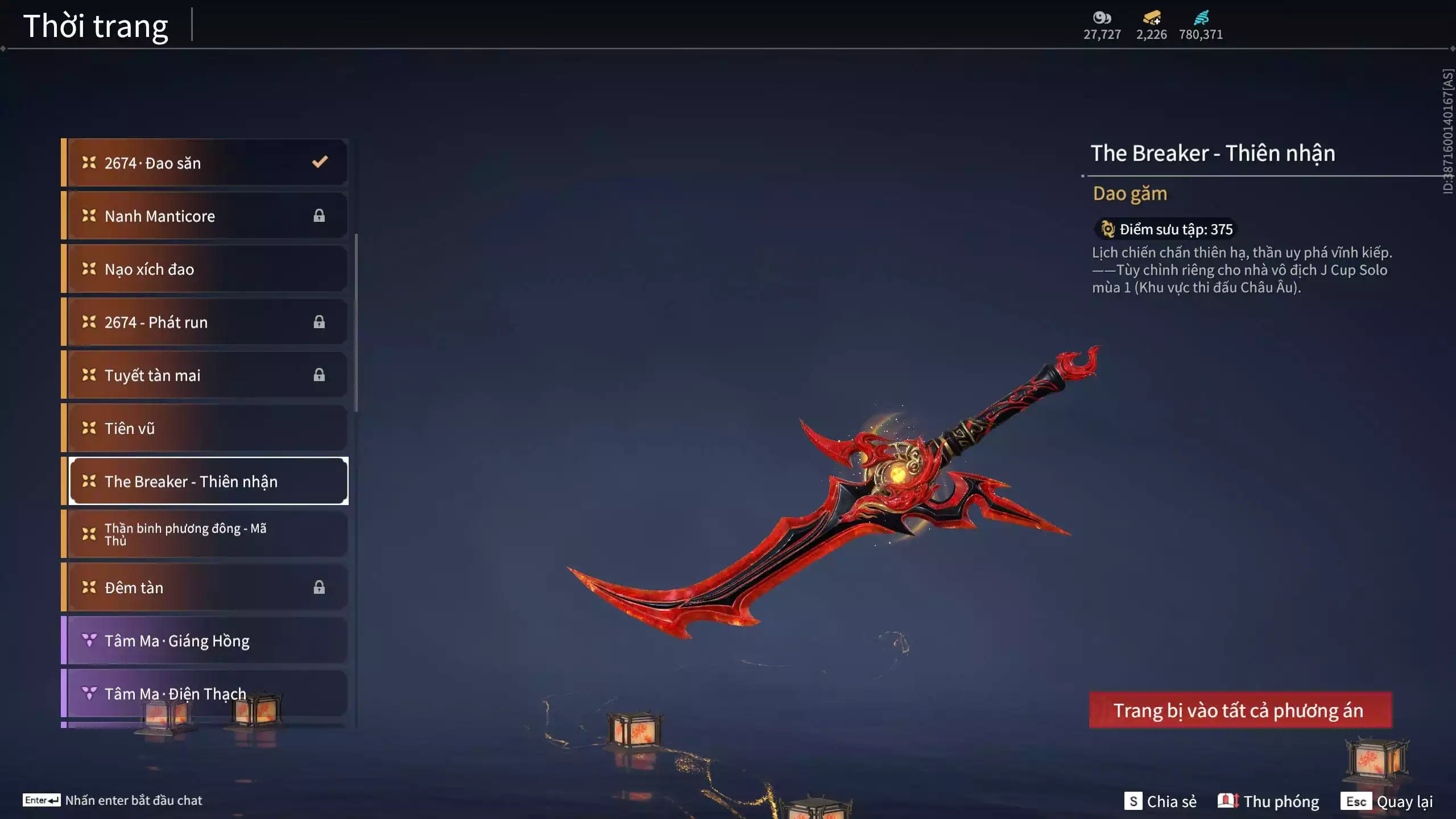Choose the Tiên vũ weapon skin

[x=205, y=428]
